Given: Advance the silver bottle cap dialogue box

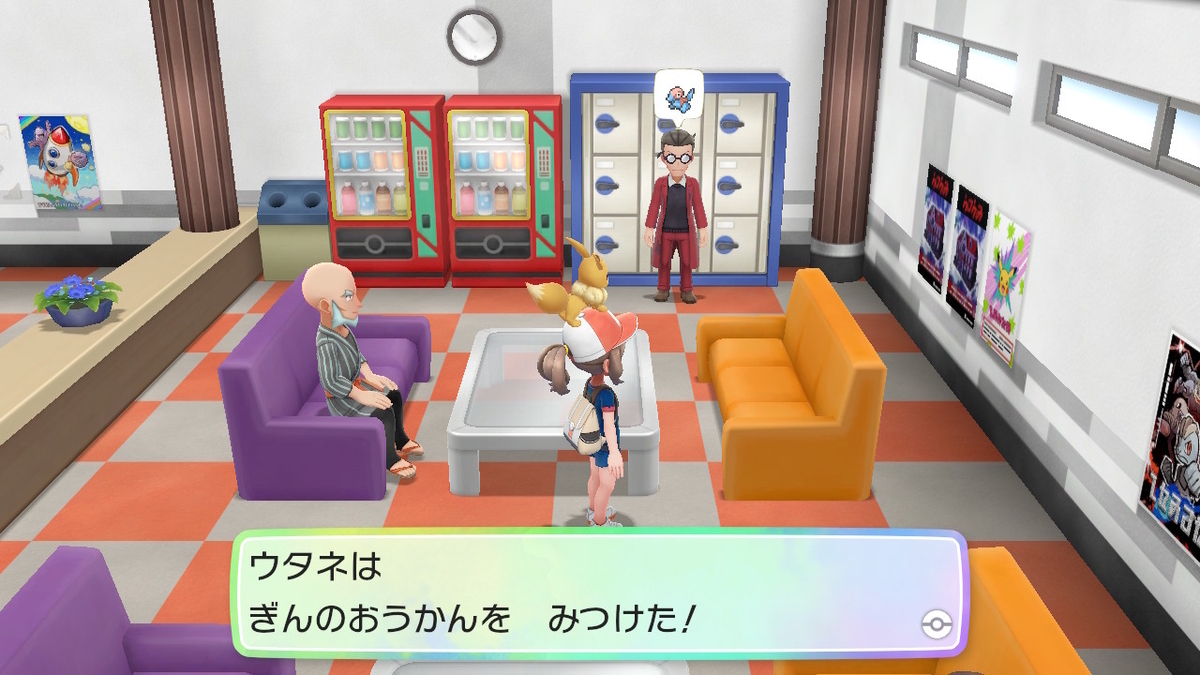Looking at the screenshot, I should (x=600, y=597).
